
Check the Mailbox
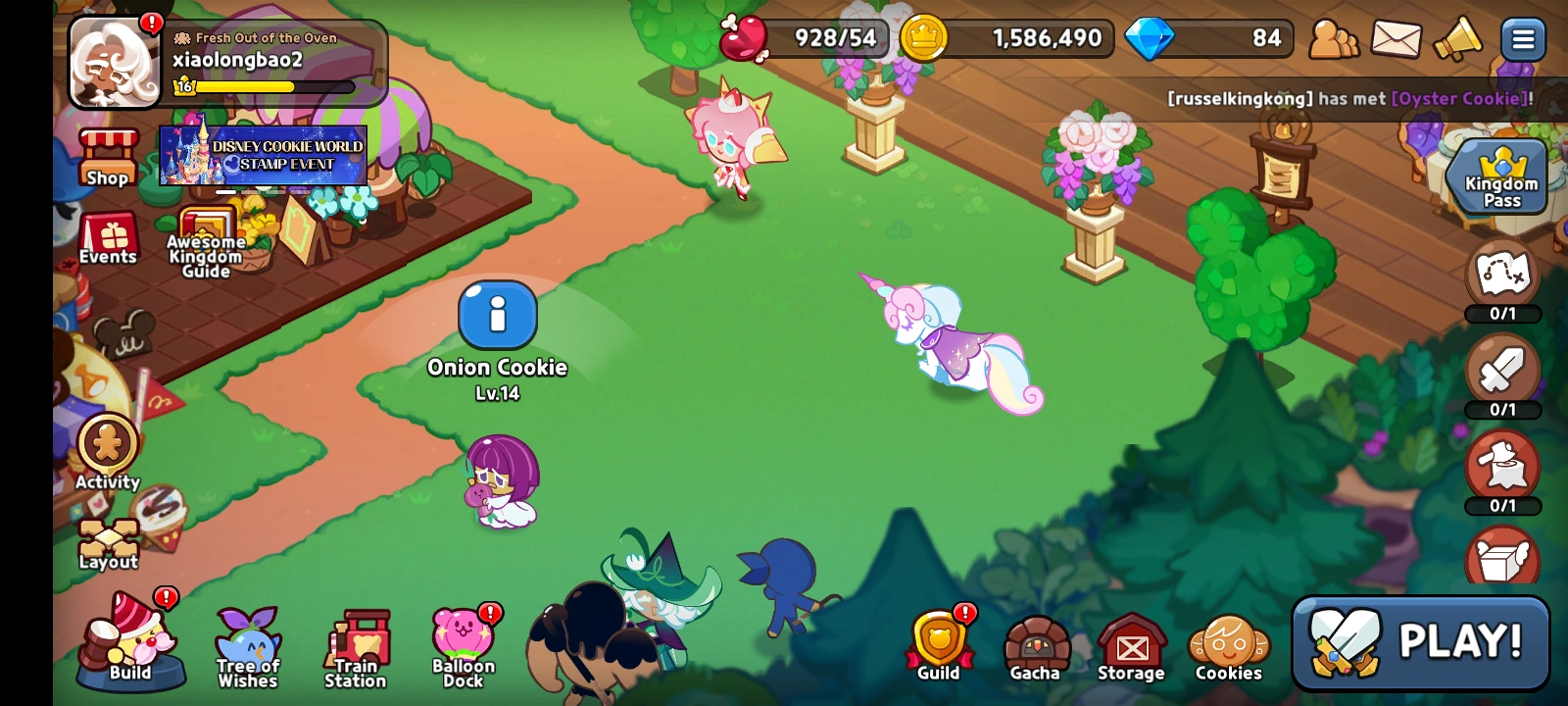tap(1394, 39)
